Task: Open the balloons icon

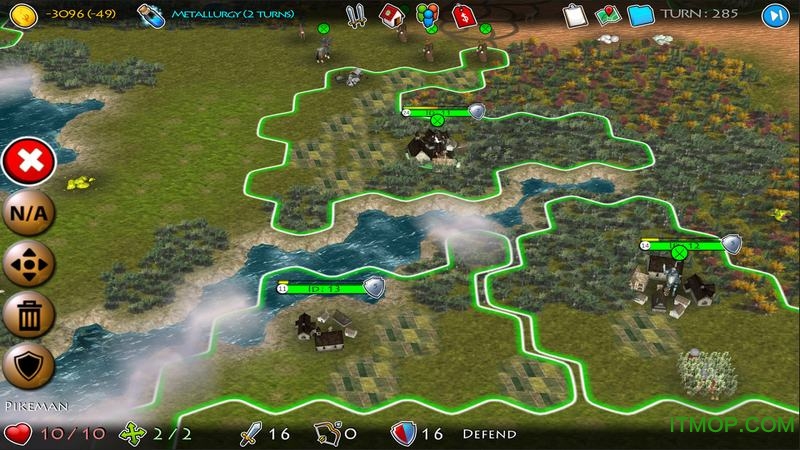Action: point(427,15)
